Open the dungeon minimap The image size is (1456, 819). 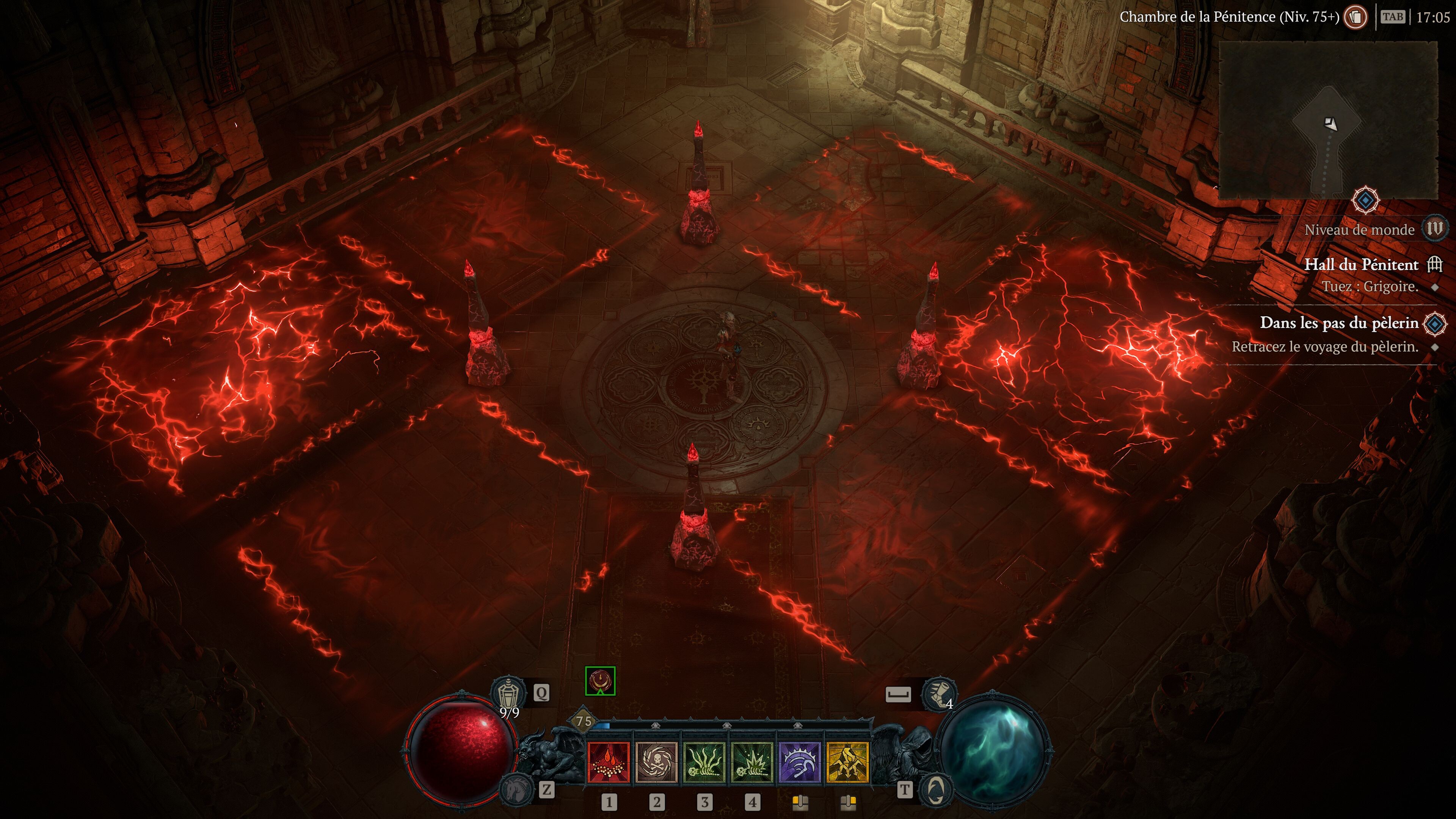tap(1328, 120)
